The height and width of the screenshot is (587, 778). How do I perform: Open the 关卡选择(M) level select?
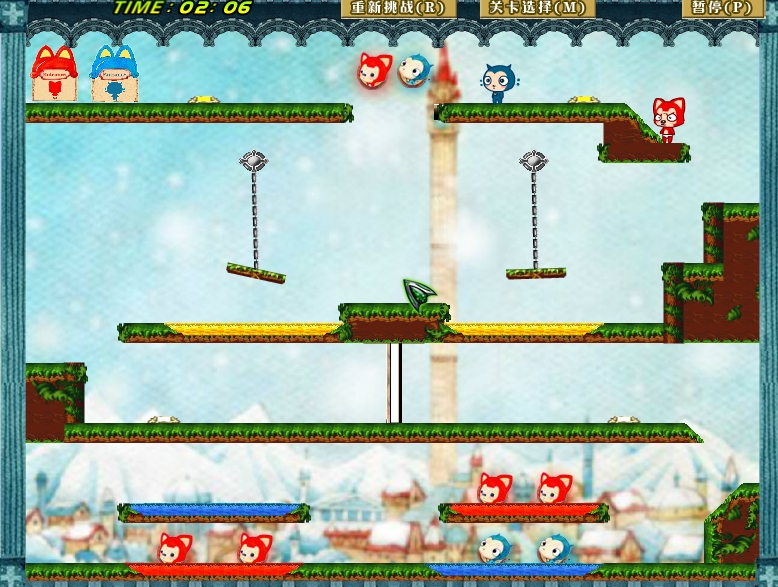[x=537, y=8]
